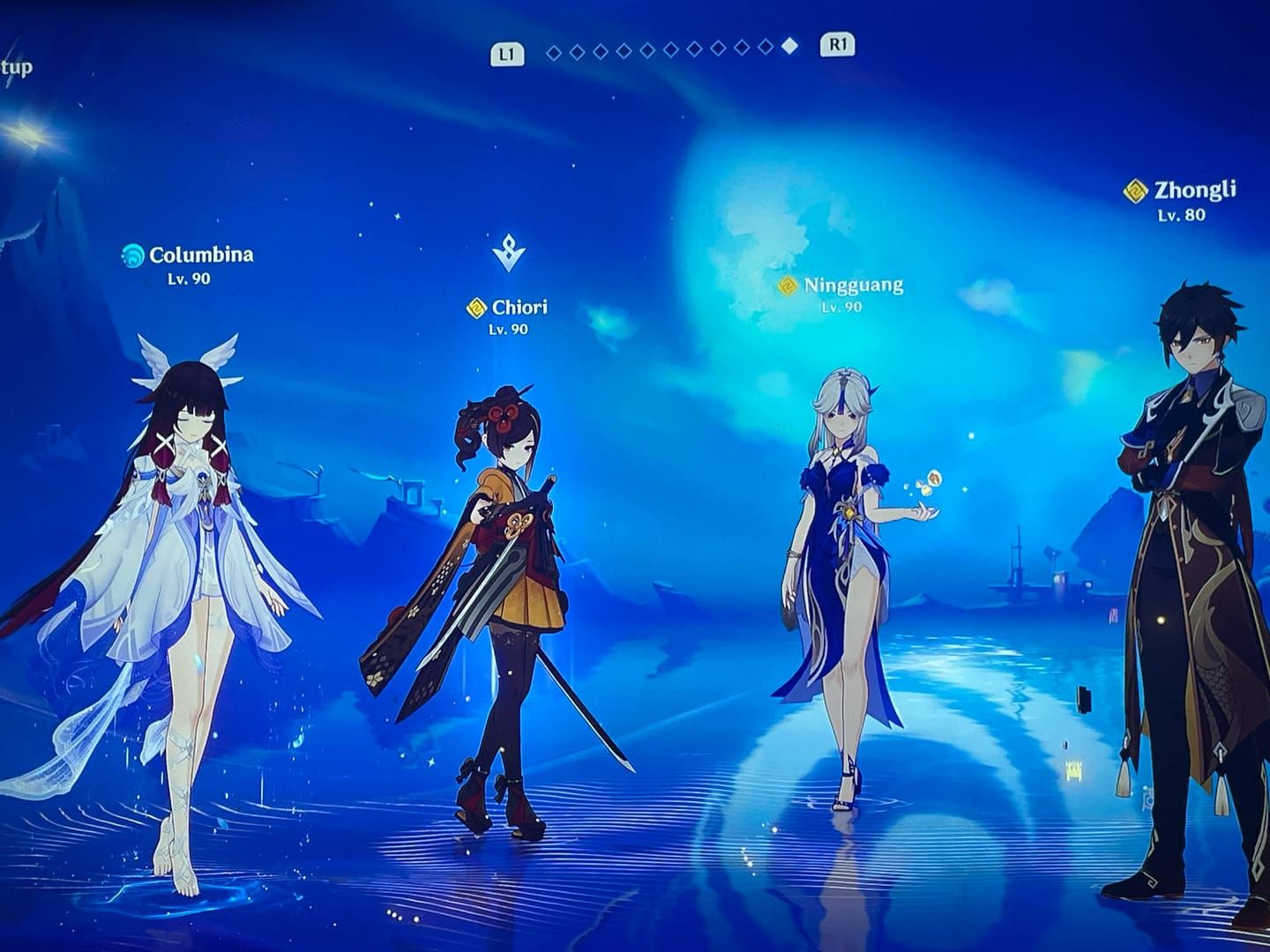Select the highlighted last party page diamond
The width and height of the screenshot is (1270, 952).
[789, 47]
